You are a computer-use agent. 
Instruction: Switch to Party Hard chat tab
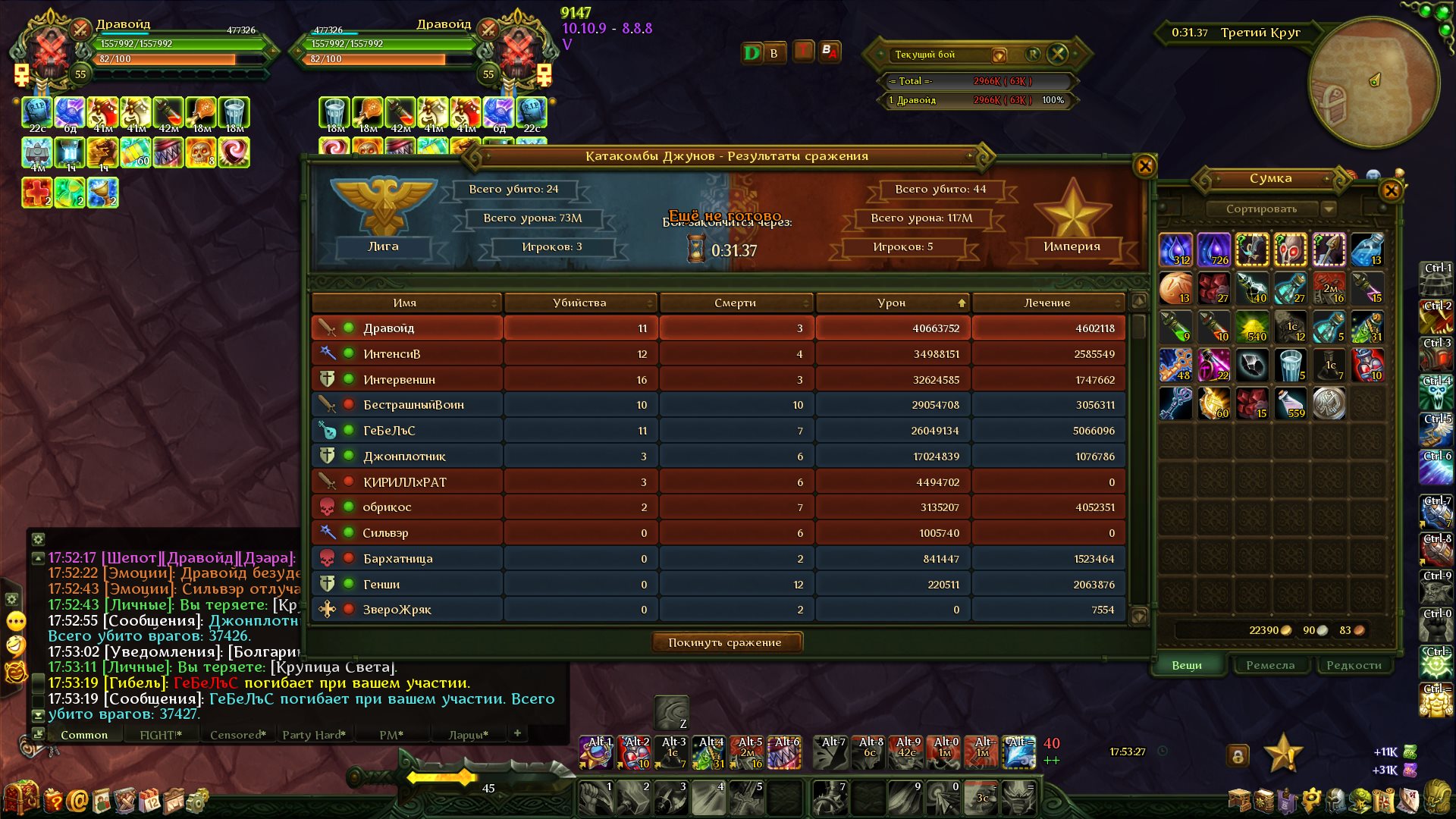(314, 735)
